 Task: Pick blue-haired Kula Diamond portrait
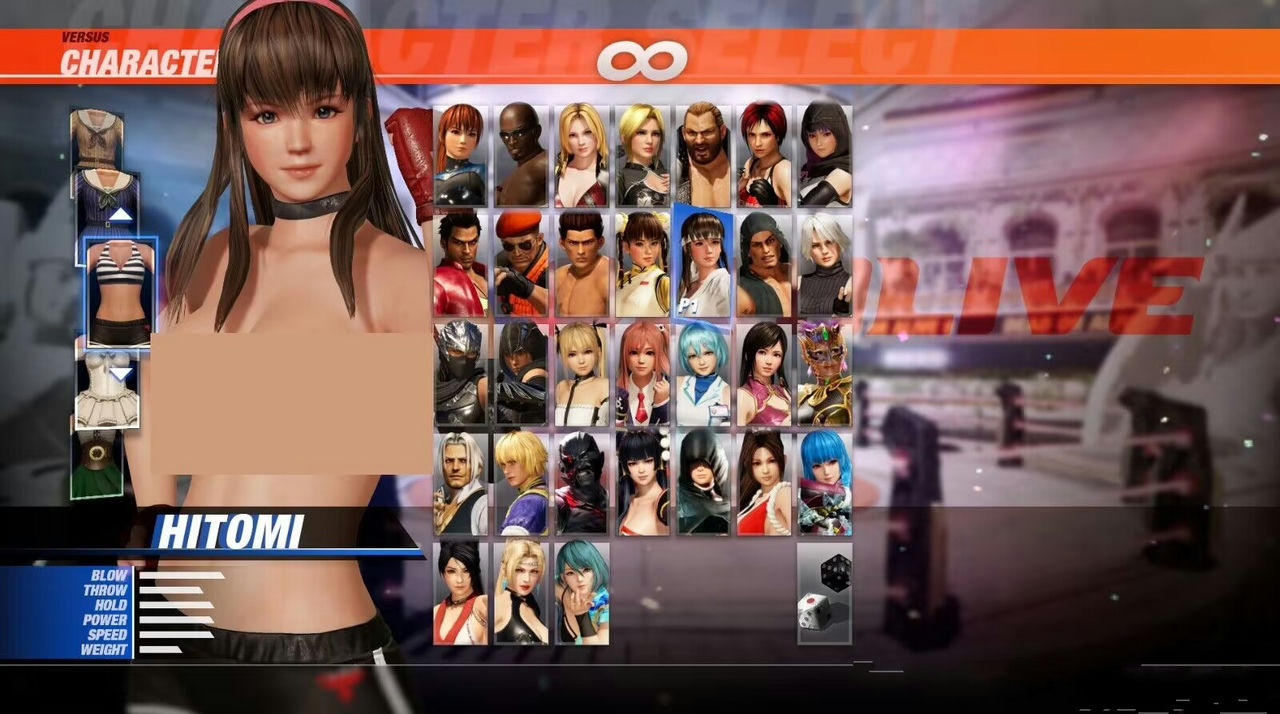(x=825, y=483)
